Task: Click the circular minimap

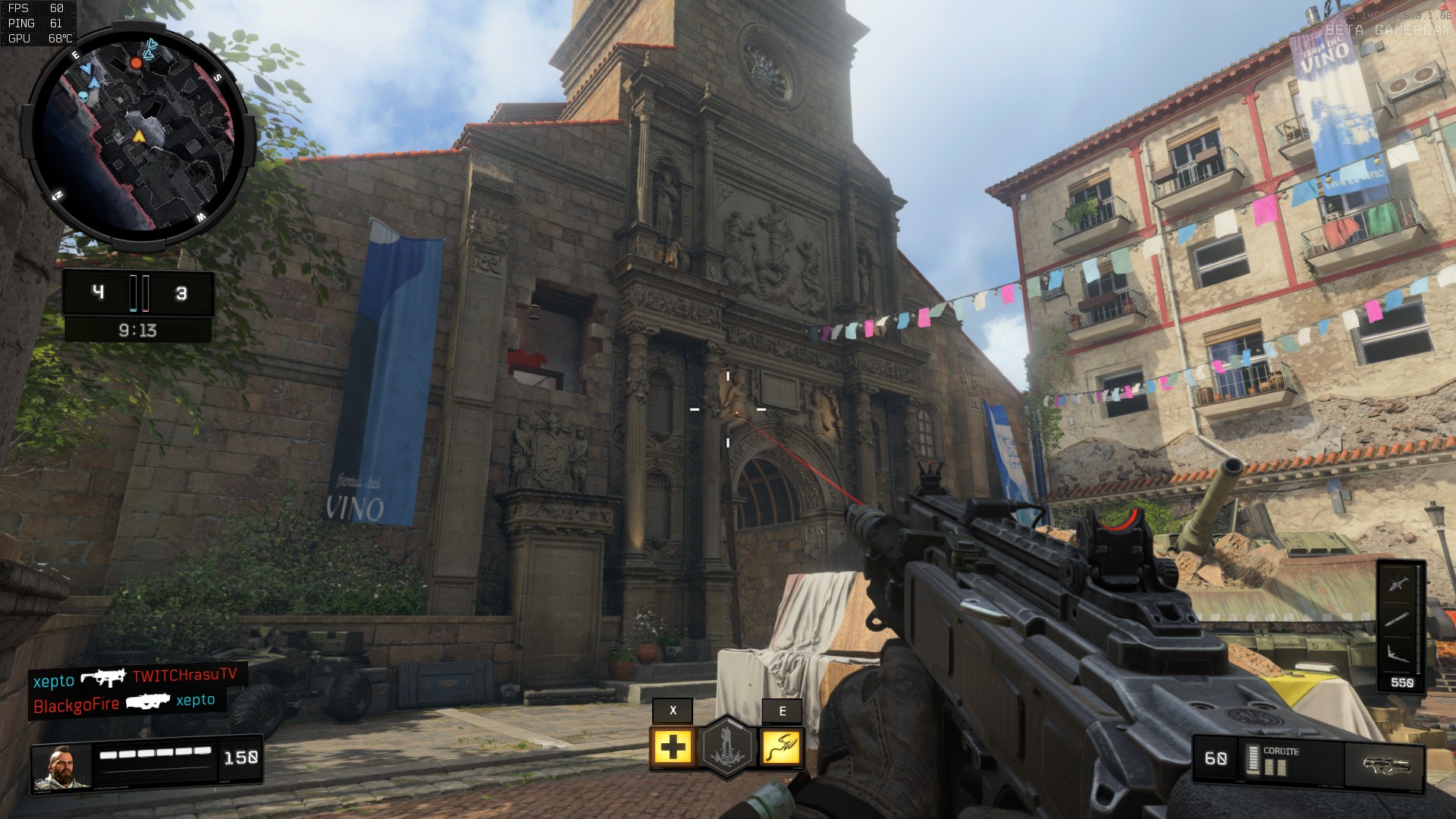Action: 138,135
